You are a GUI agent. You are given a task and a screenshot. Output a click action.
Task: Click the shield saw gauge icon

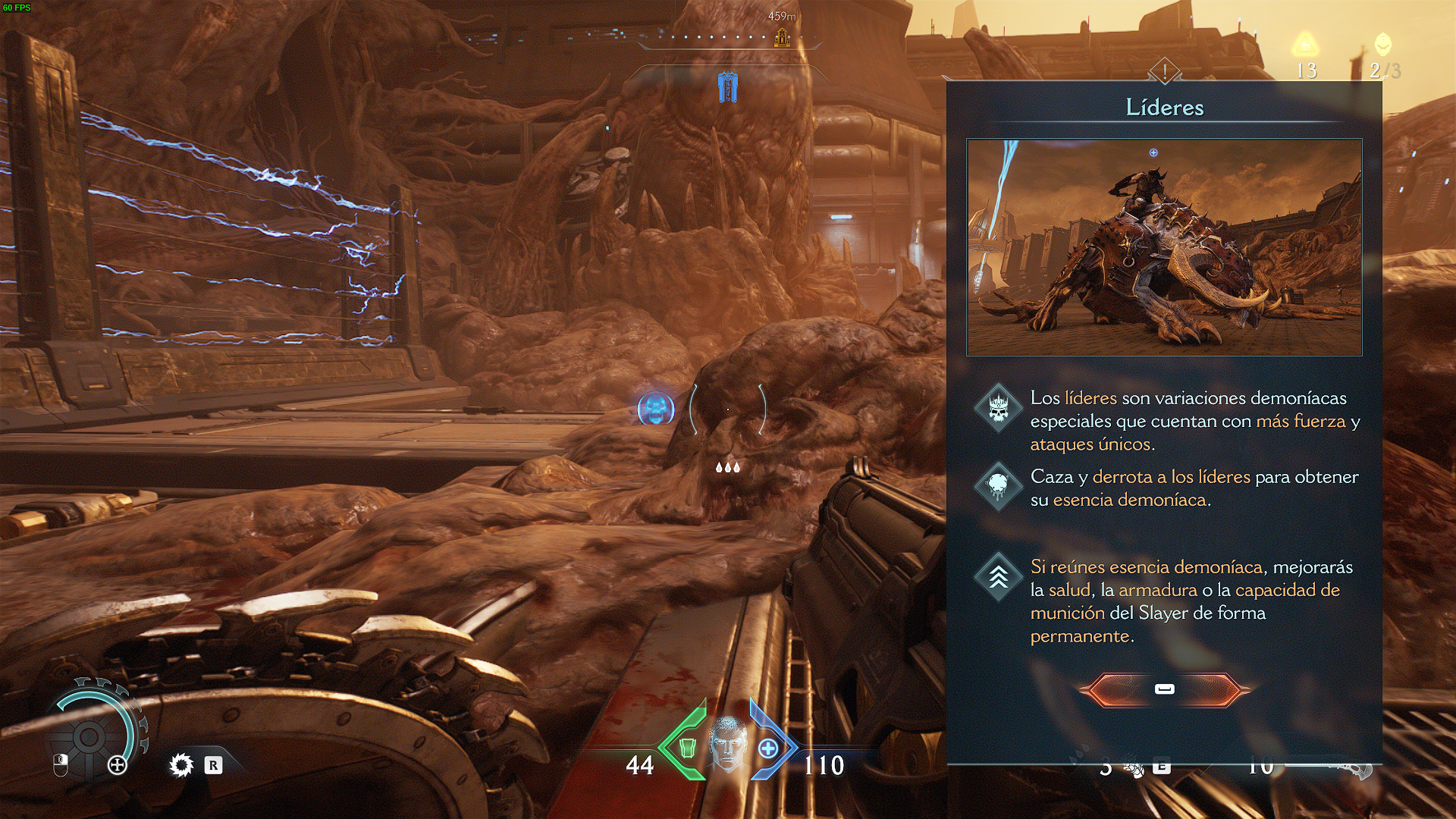tap(89, 736)
